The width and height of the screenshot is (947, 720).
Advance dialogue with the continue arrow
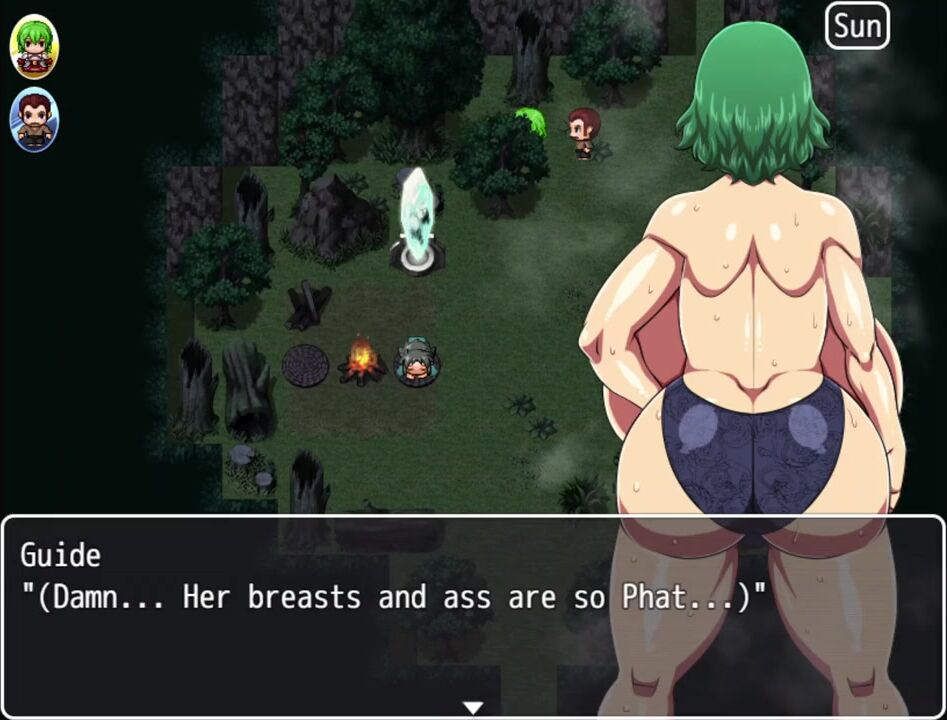point(473,707)
